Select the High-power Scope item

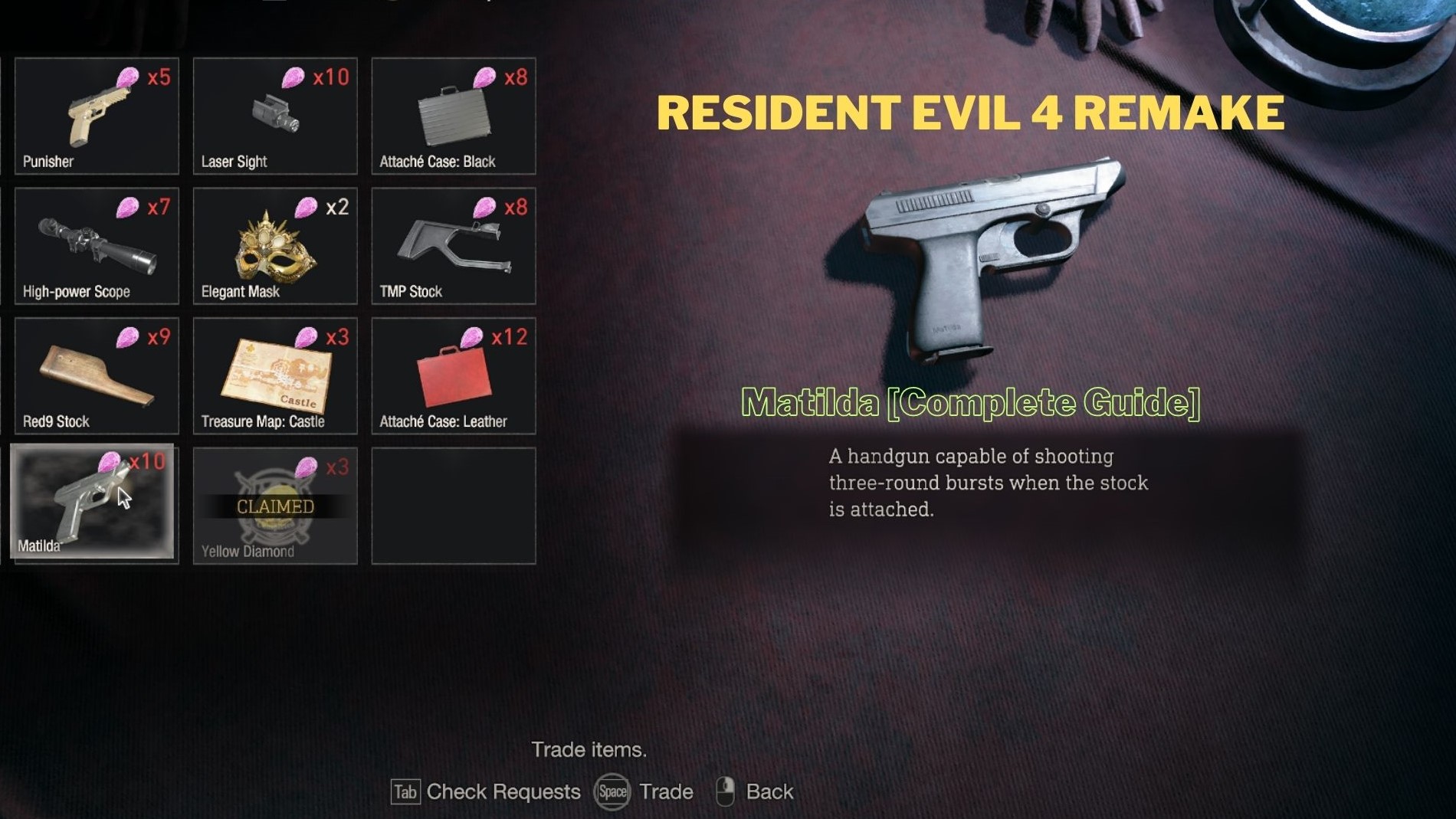tap(96, 245)
